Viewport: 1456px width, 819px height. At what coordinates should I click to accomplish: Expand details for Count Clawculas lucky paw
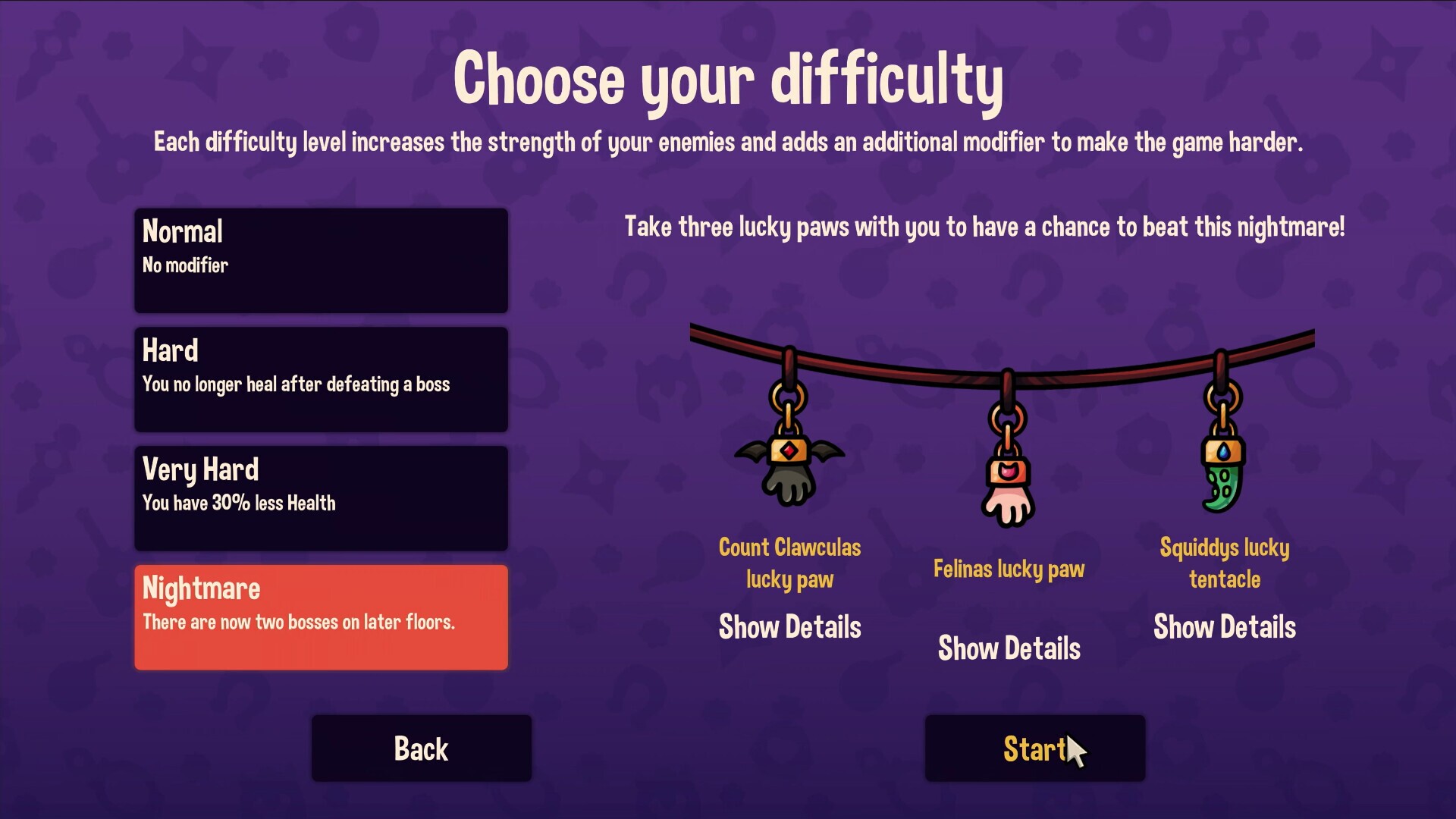[x=789, y=627]
